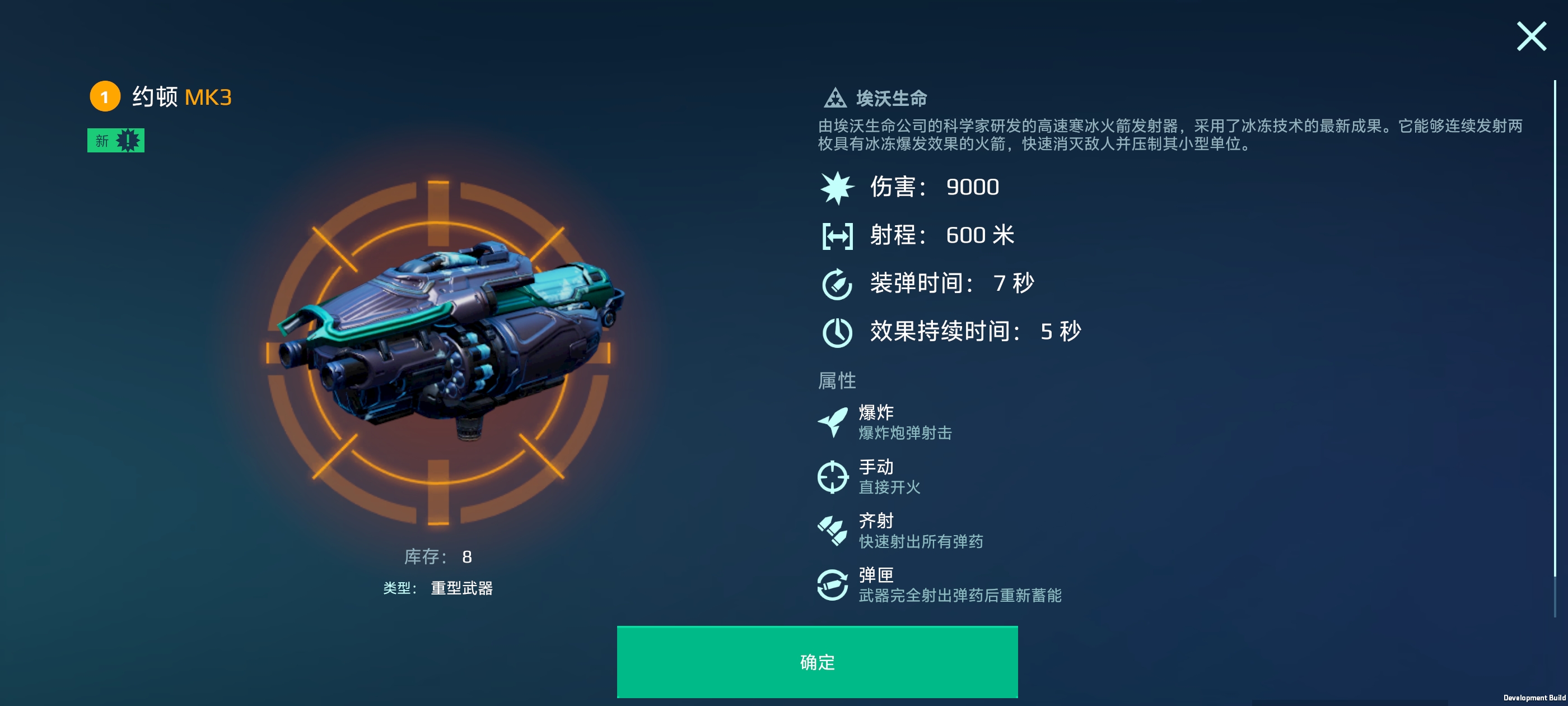Click the MK3 label beside 约顿
1568x706 pixels.
click(209, 97)
